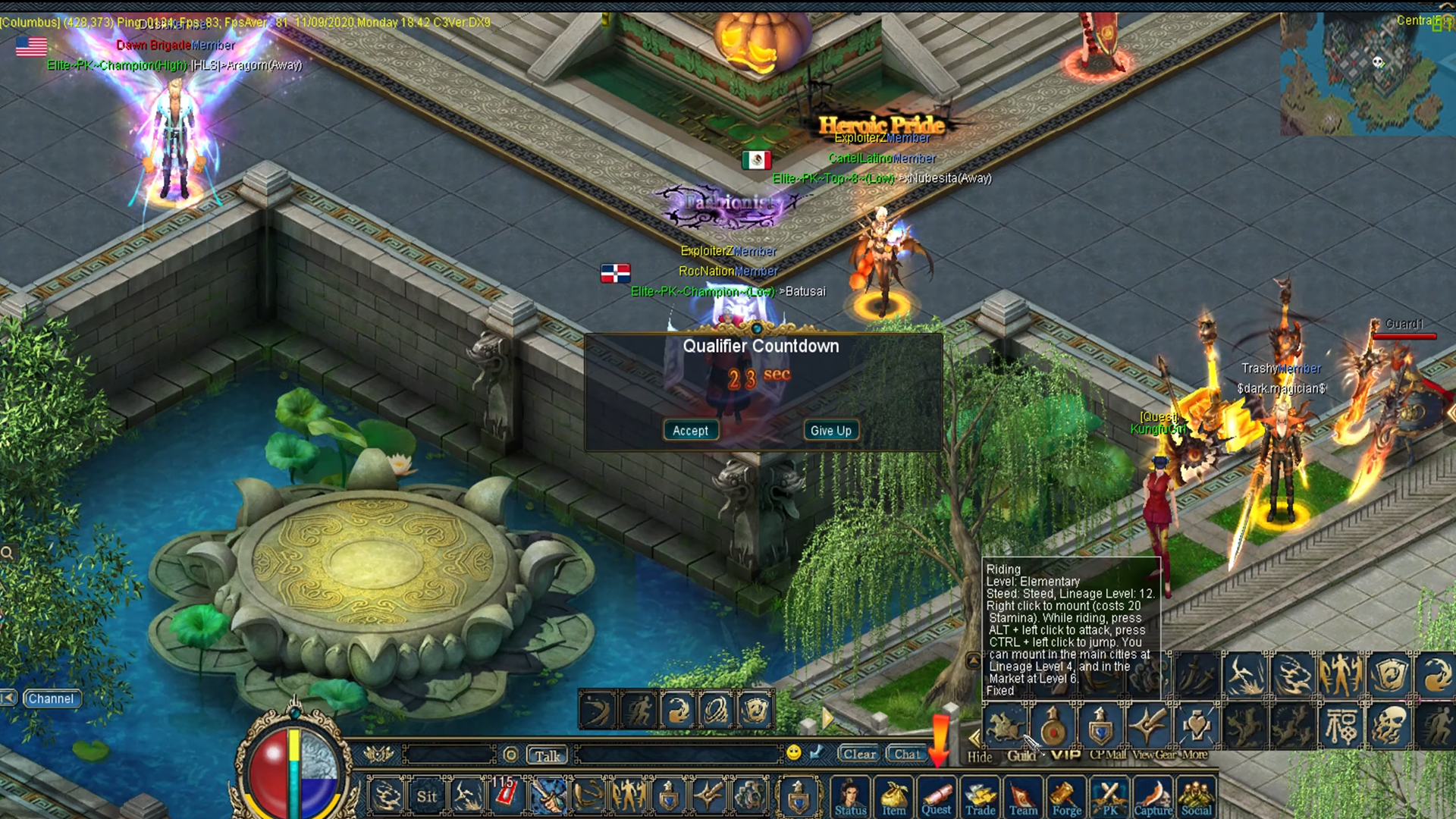Screen dimensions: 1456x819
Task: Open the emoji smiley picker
Action: pos(794,752)
